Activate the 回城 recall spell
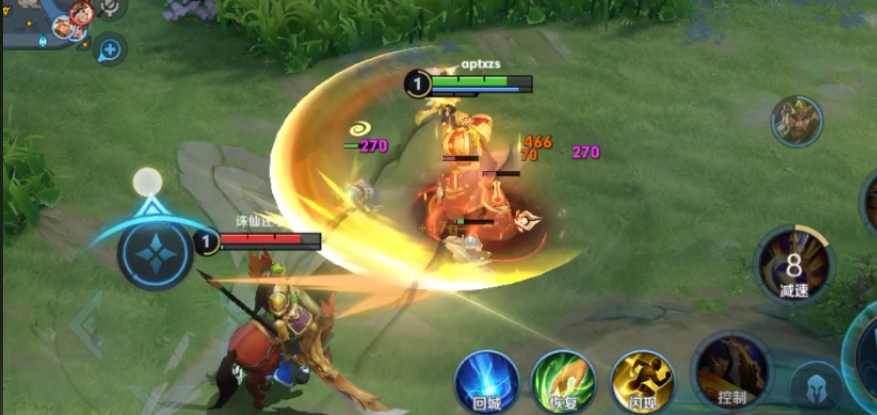877x415 pixels. click(x=486, y=381)
